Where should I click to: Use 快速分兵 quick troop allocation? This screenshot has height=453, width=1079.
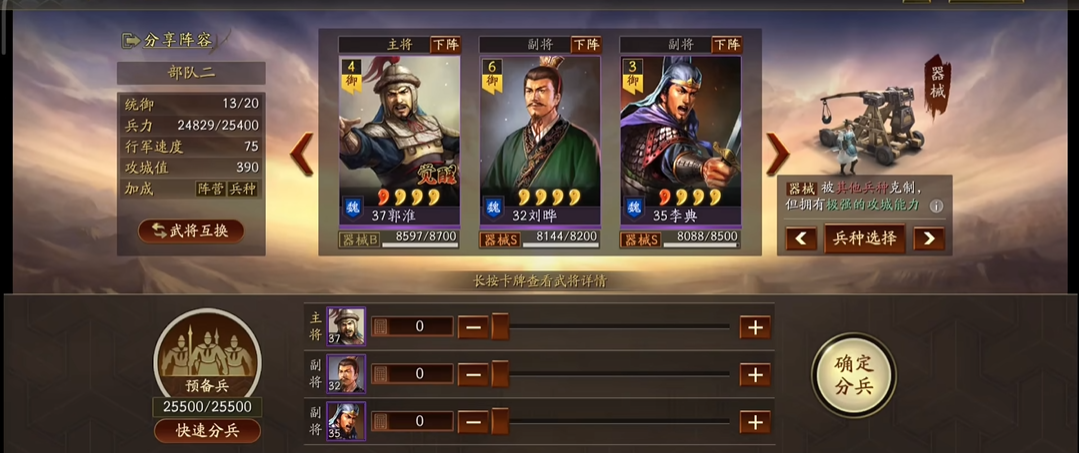tap(207, 431)
